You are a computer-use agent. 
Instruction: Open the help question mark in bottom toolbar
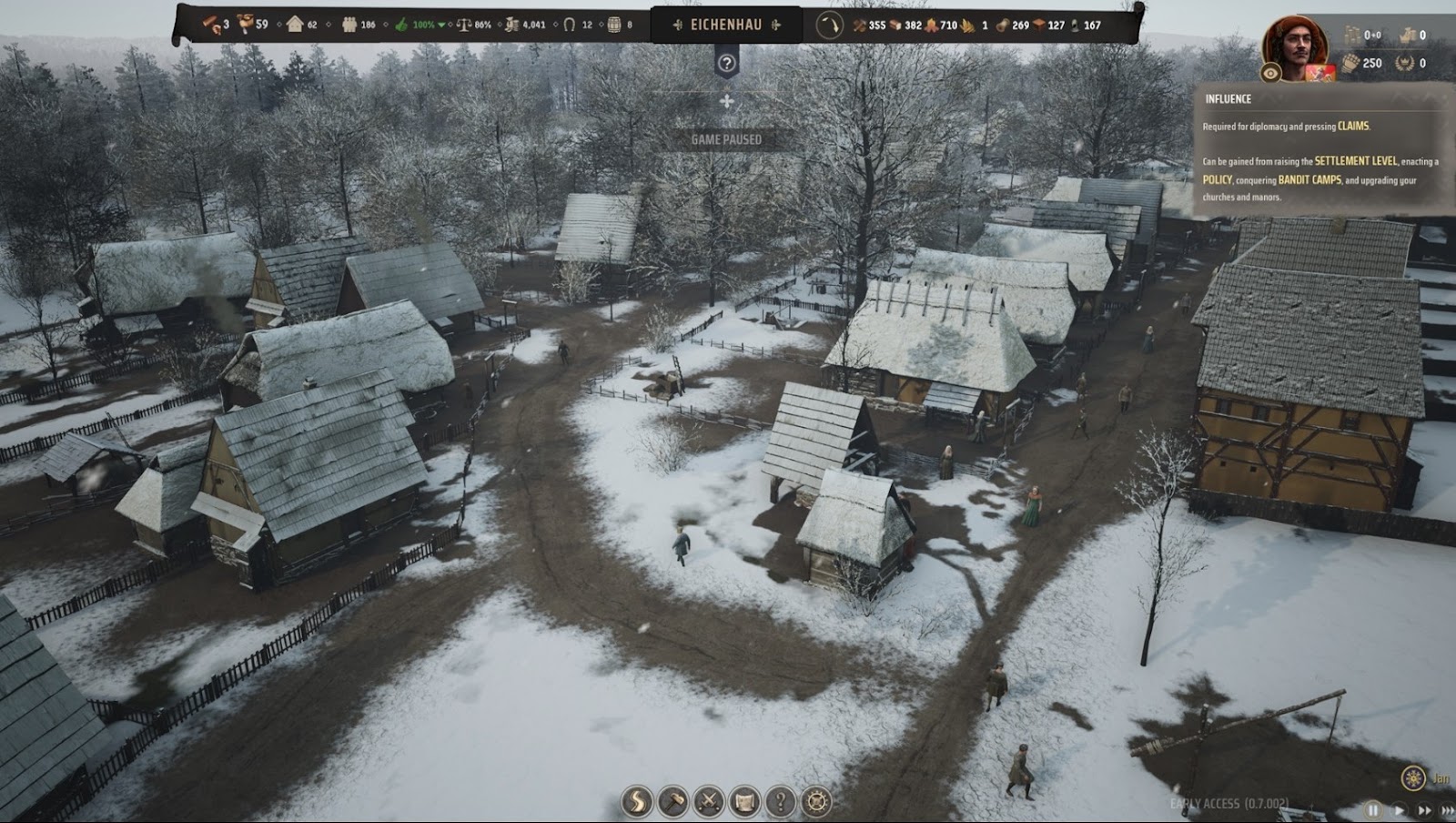click(781, 802)
